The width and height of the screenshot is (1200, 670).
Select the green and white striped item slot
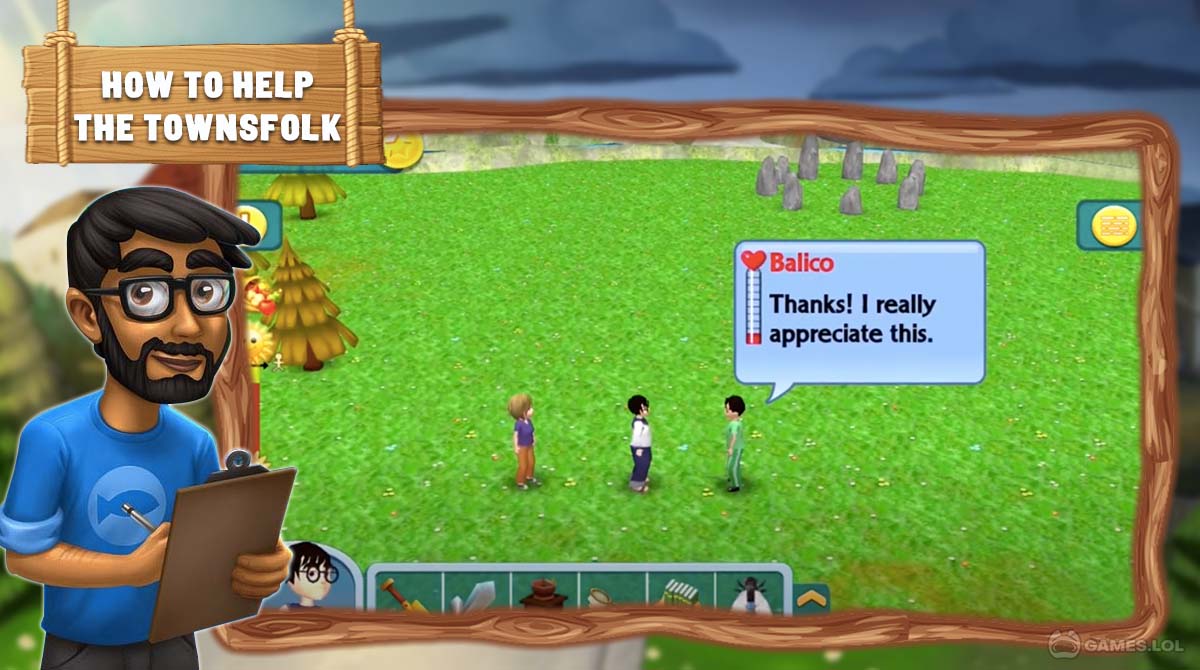point(679,593)
